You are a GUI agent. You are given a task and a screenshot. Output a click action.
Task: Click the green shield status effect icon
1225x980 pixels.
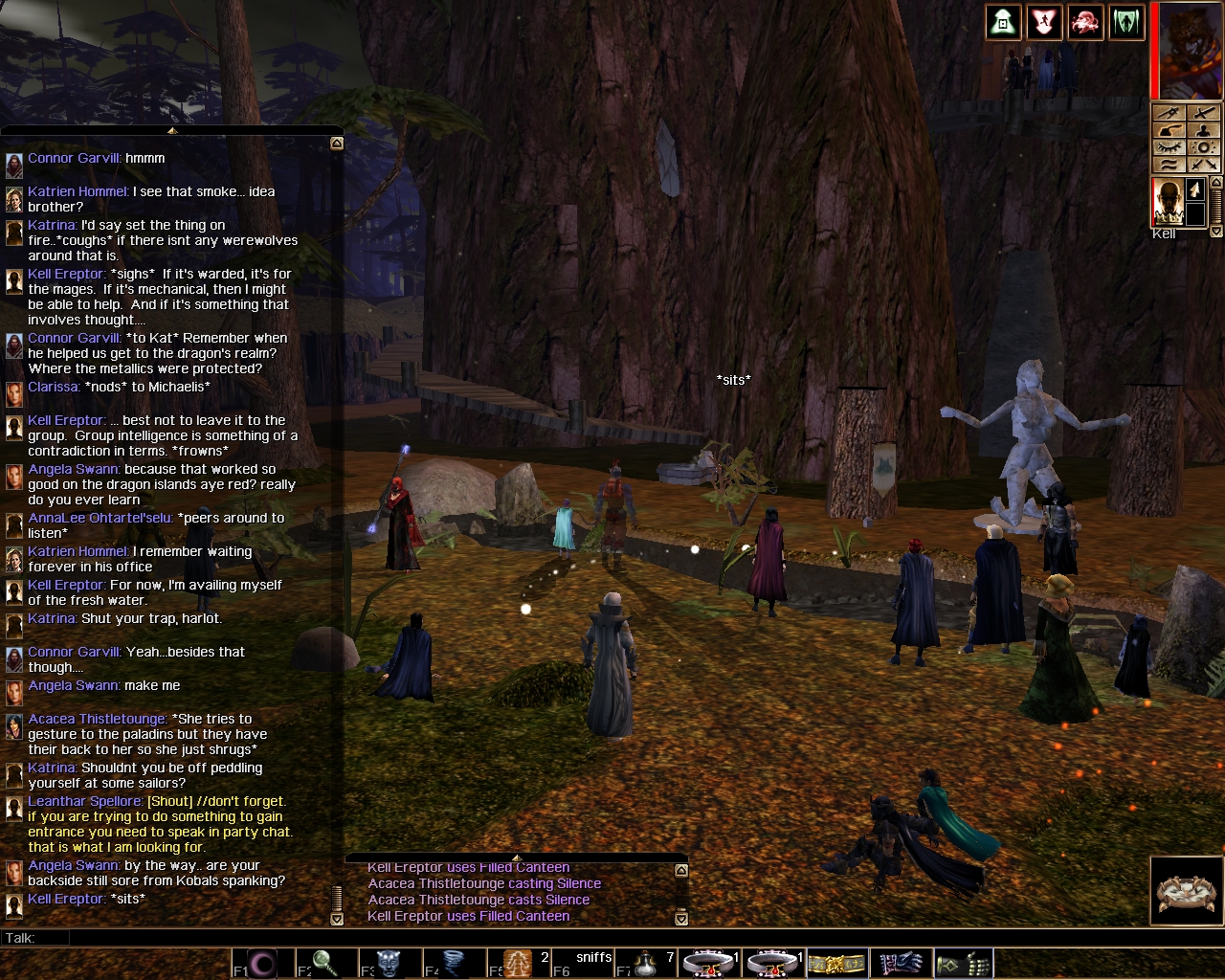point(1126,23)
